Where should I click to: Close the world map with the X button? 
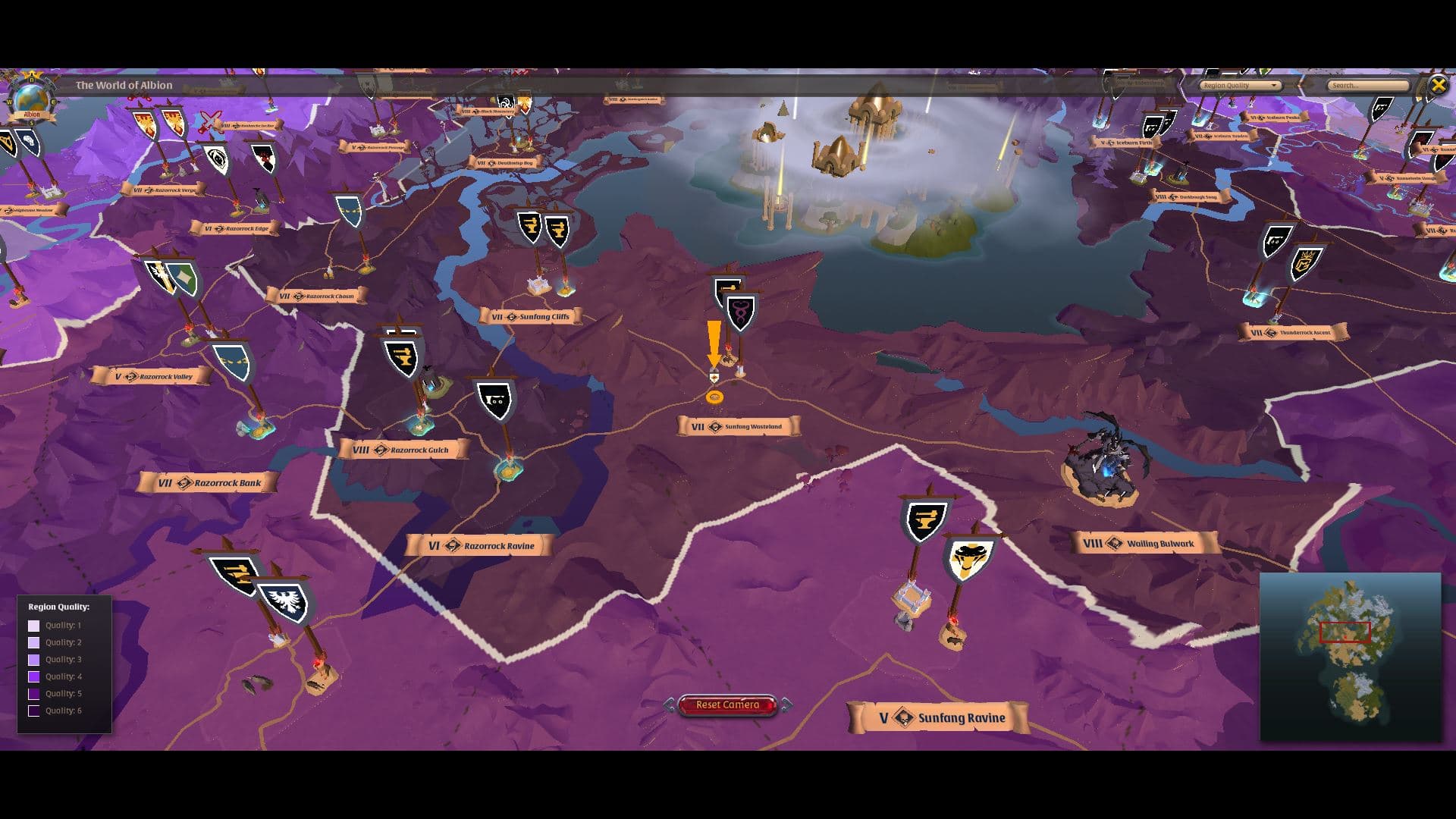(x=1438, y=85)
